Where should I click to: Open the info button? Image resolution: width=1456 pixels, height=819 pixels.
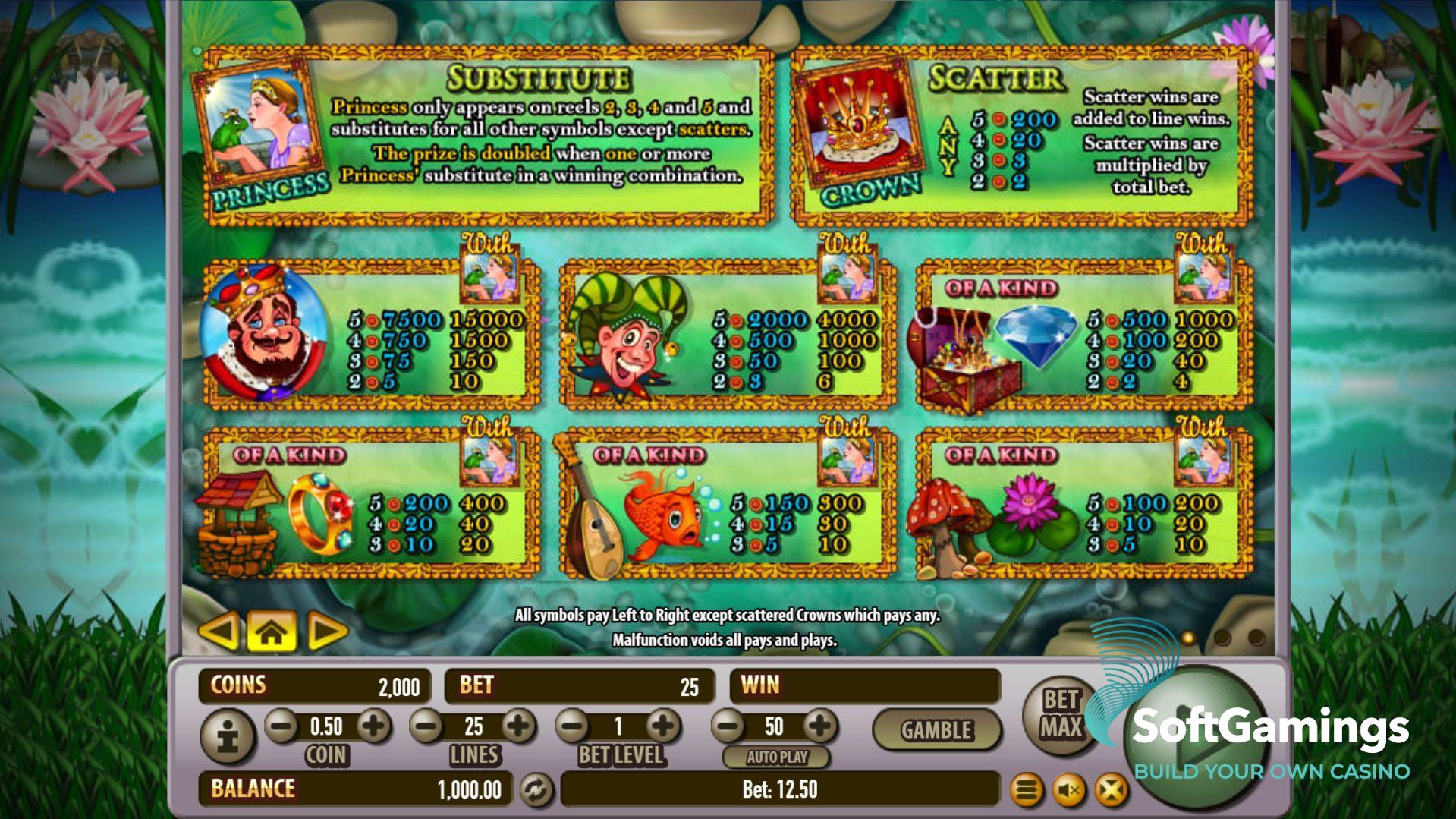coord(228,736)
